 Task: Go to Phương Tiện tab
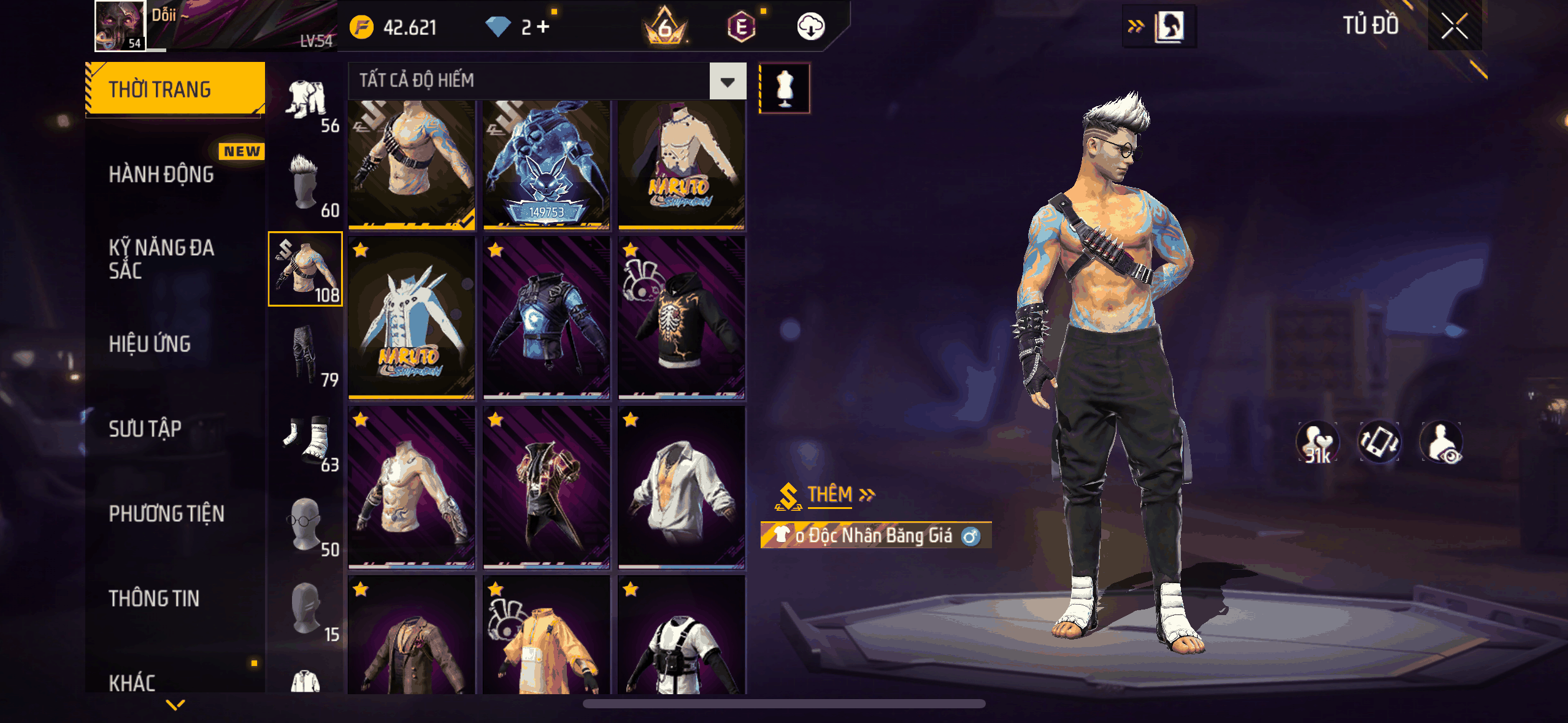166,513
